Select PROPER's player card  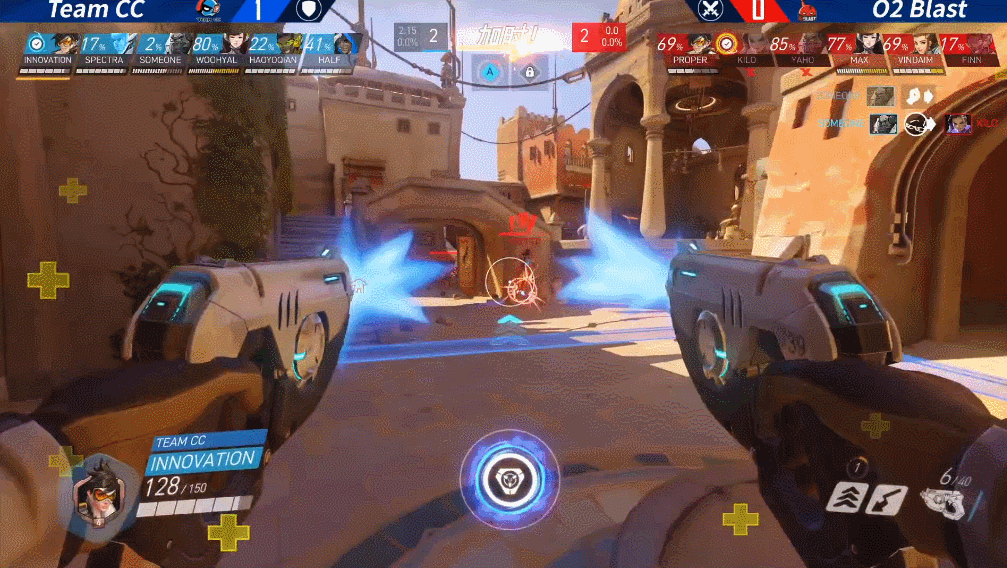(x=689, y=48)
